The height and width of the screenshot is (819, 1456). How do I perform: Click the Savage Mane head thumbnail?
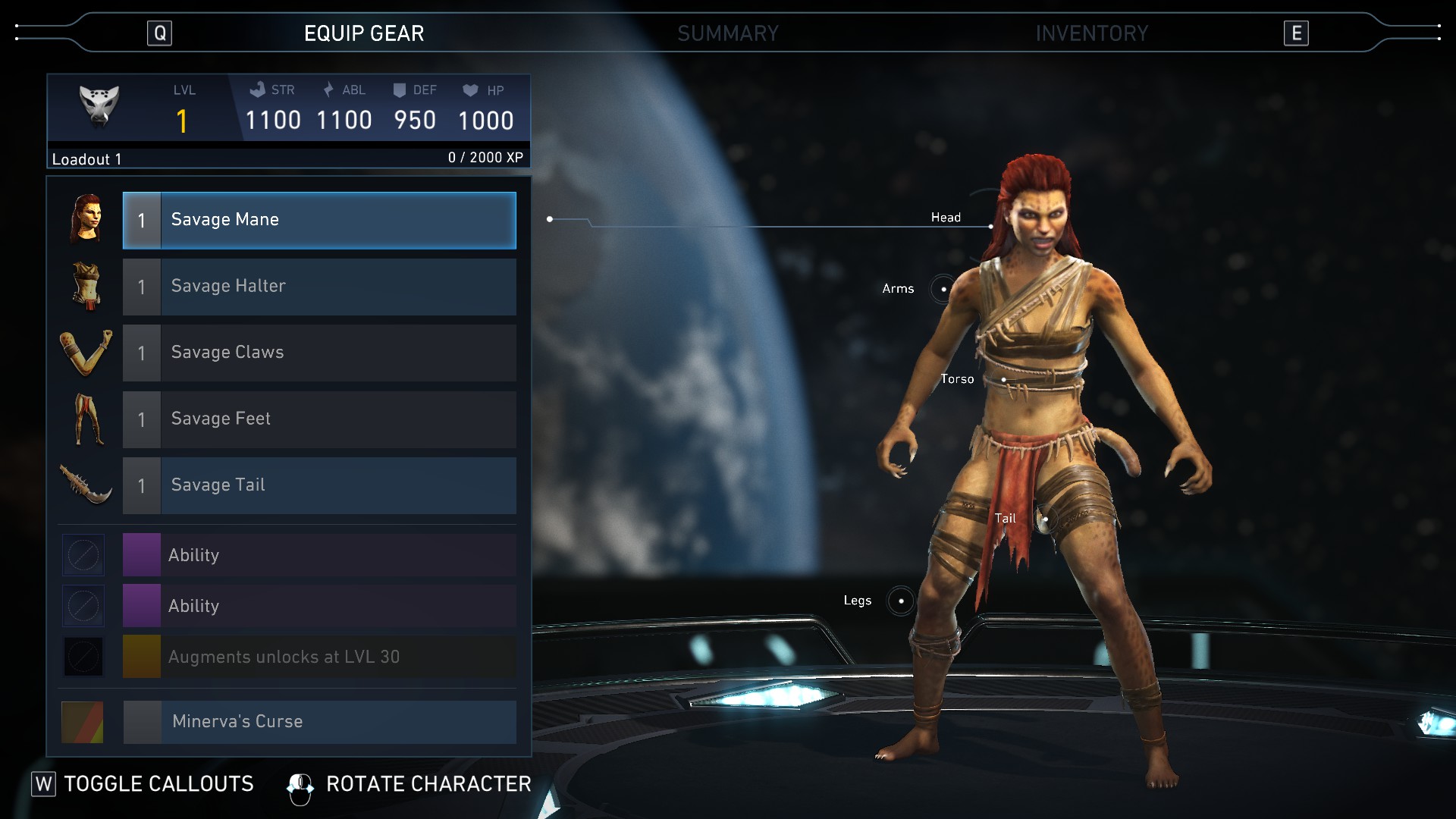(86, 219)
